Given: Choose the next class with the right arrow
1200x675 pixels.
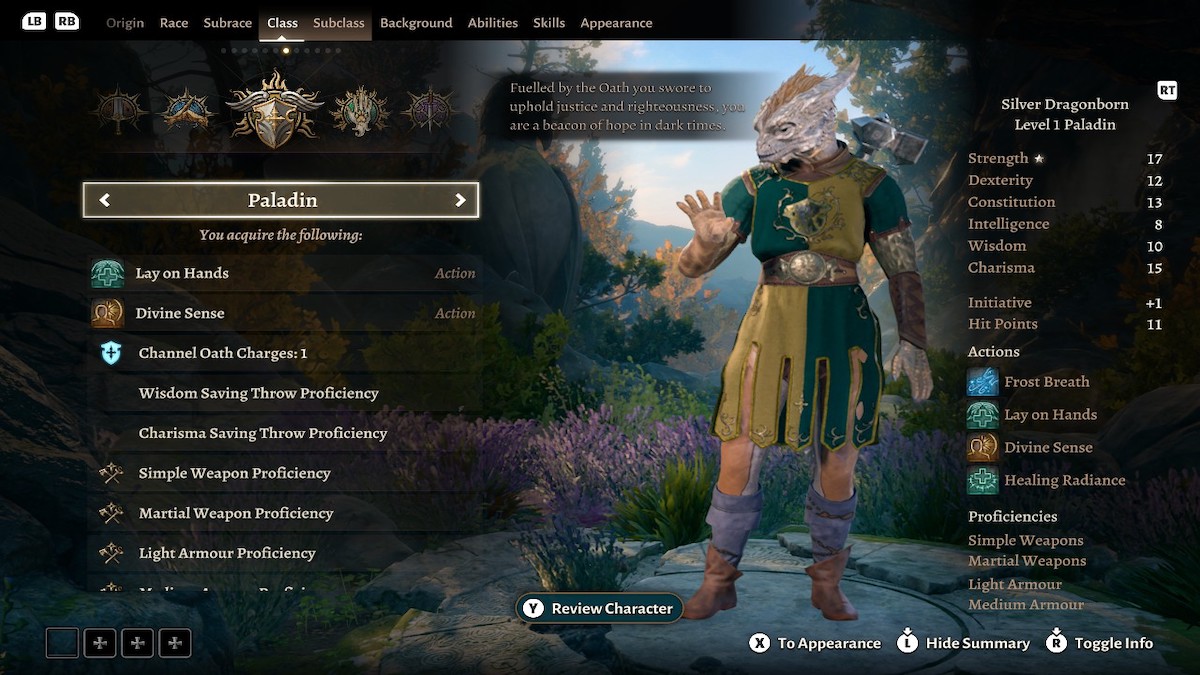Looking at the screenshot, I should click(460, 200).
